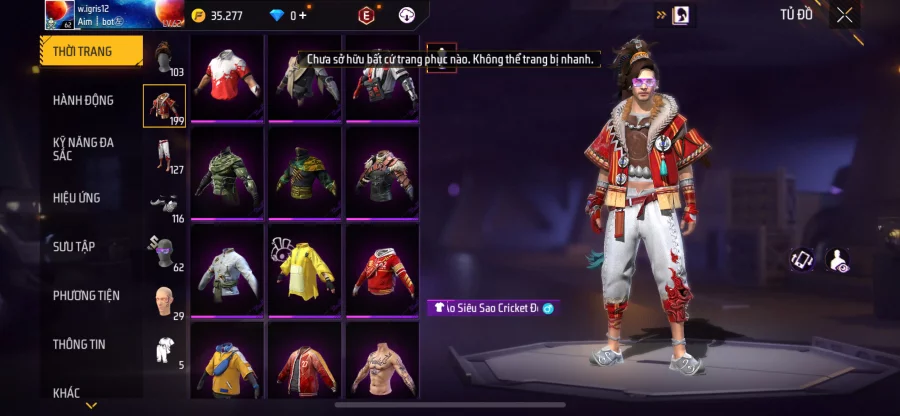Close the wardrobe with the X button
Viewport: 900px width, 416px height.
pos(845,15)
